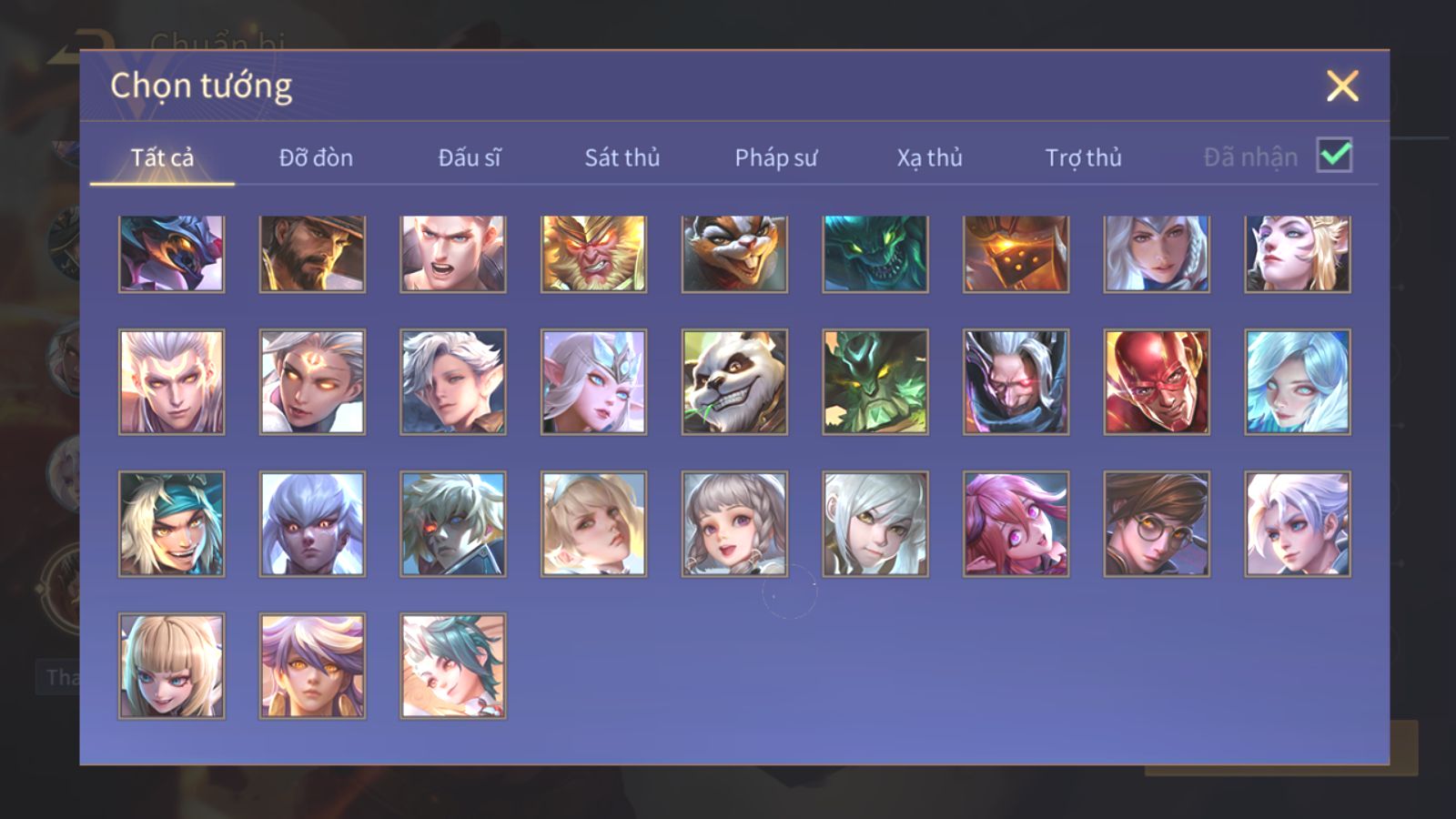Open the Đấu sĩ category tab
Viewport: 1456px width, 819px height.
(470, 157)
